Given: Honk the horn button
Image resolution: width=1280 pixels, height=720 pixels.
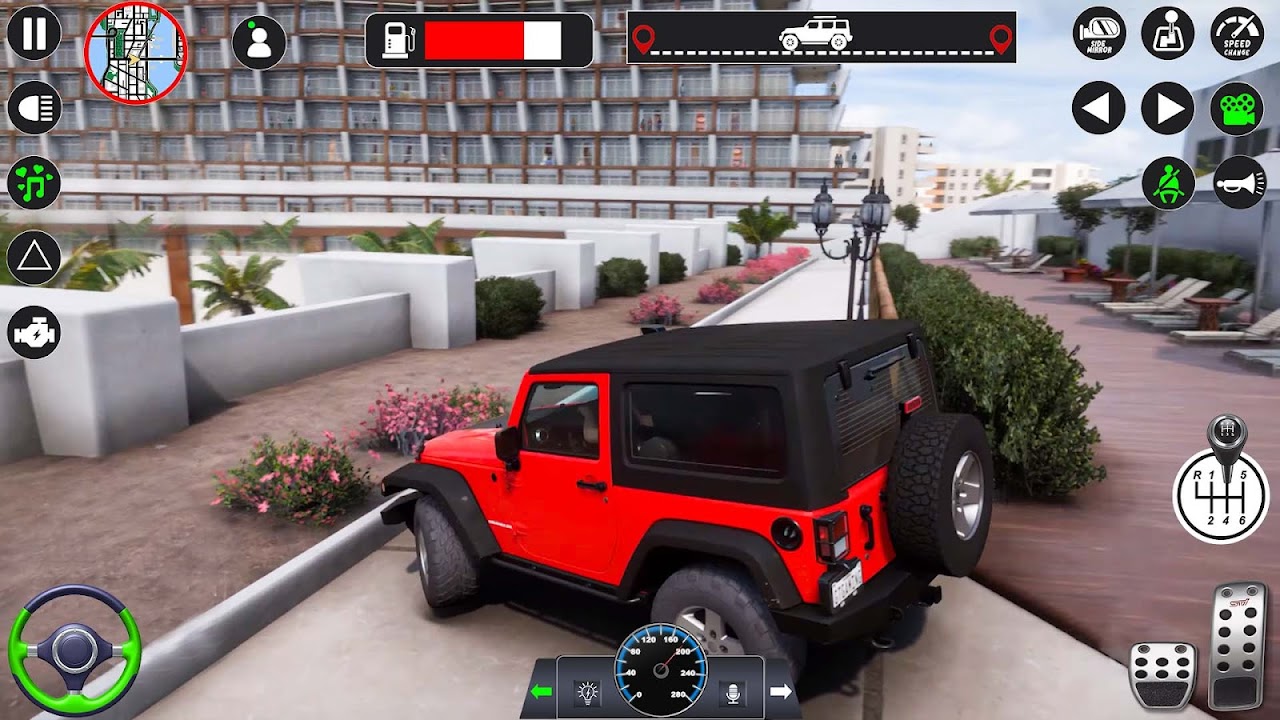Looking at the screenshot, I should pos(1240,183).
